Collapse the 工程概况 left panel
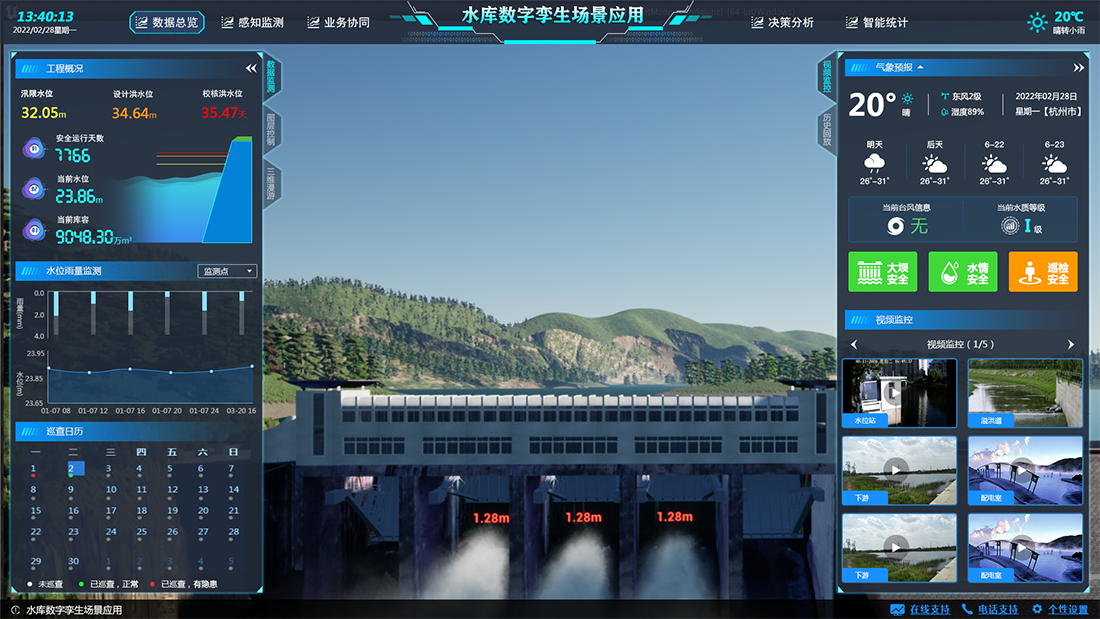 (x=251, y=69)
